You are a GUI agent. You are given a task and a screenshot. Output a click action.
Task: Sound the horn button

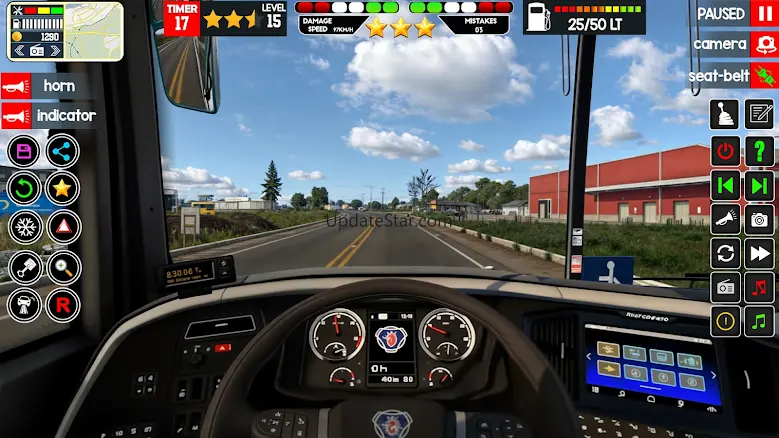(x=48, y=86)
